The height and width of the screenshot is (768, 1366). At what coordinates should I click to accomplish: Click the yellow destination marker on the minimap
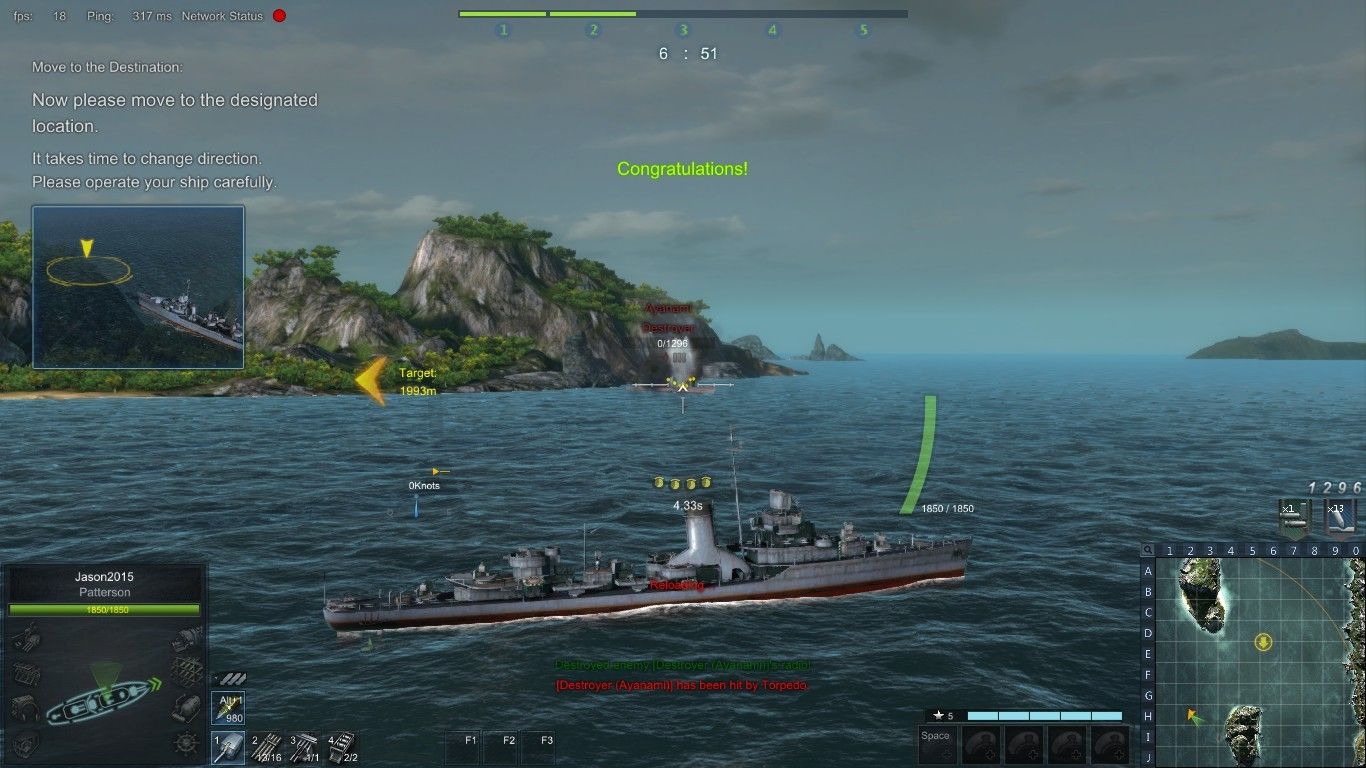coord(1264,641)
